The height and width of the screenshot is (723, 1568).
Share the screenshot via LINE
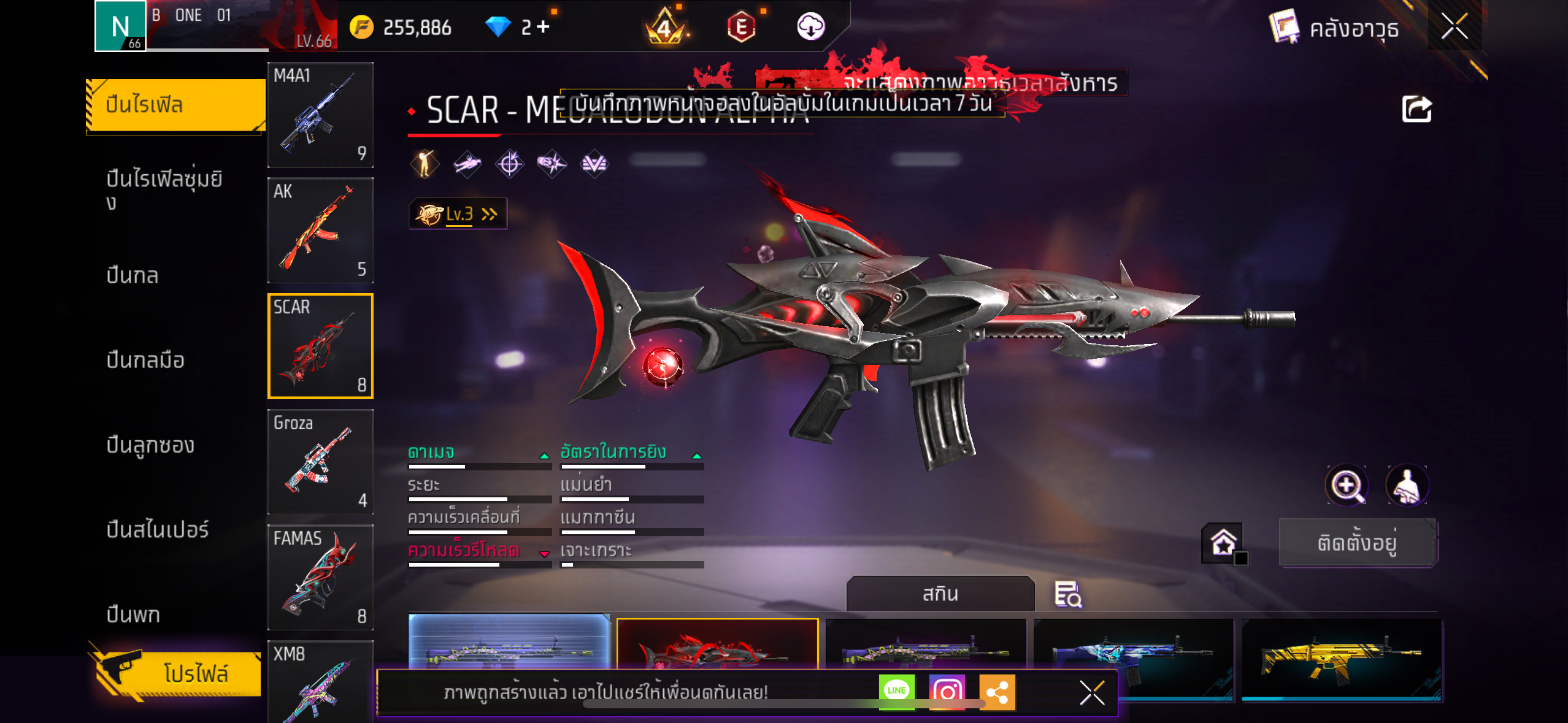[x=896, y=691]
